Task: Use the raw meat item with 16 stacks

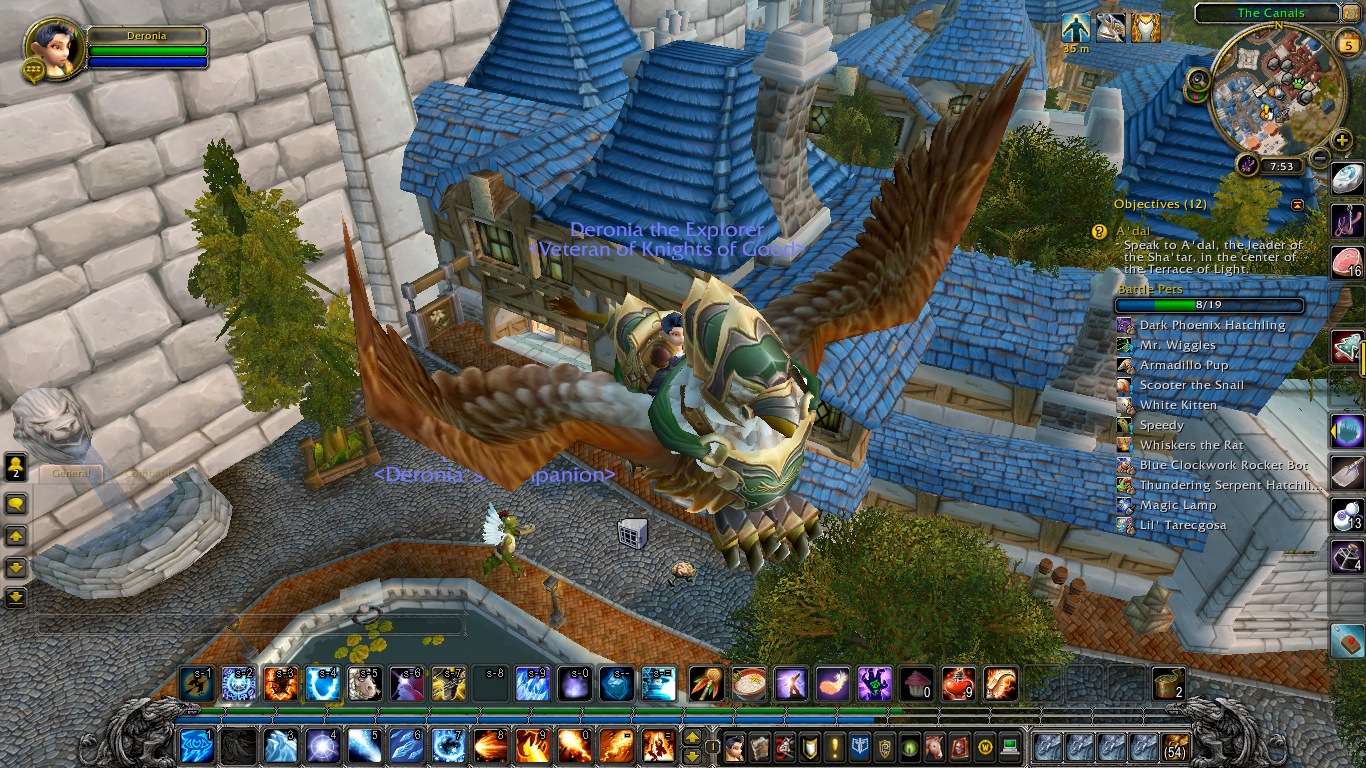Action: pos(1347,262)
